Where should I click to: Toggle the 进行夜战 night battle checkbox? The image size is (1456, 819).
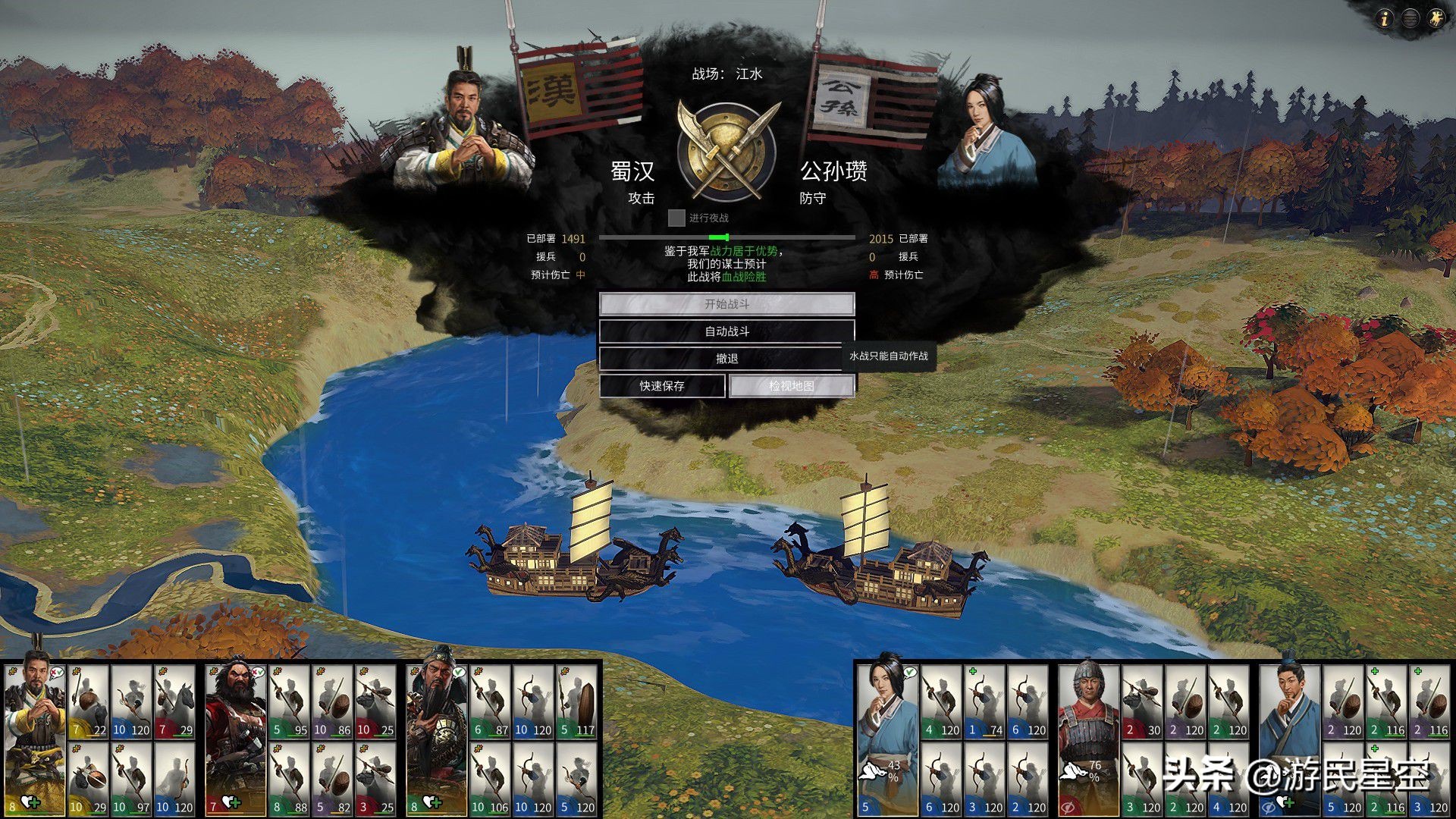(x=676, y=218)
